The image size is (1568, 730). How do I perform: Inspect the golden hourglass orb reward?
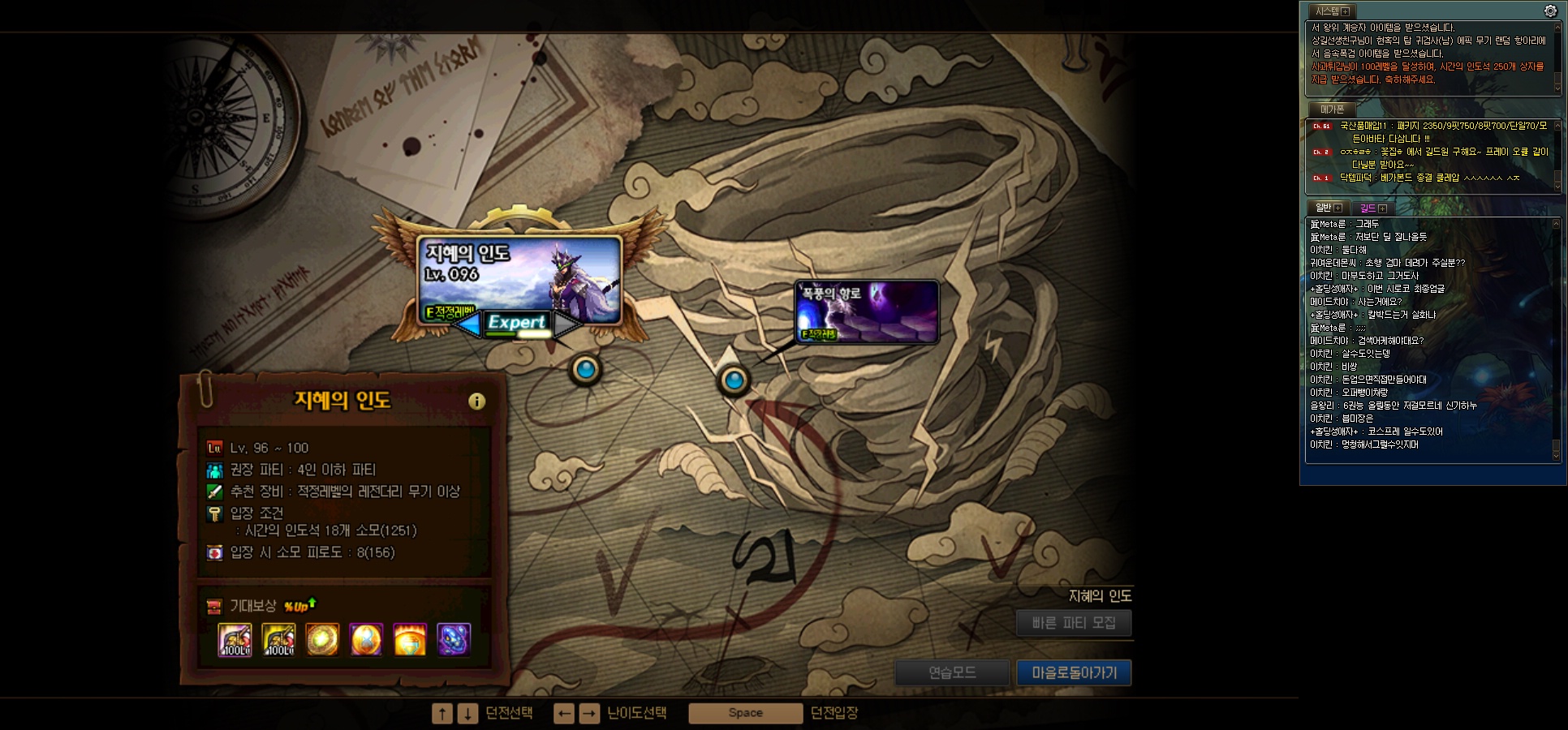(x=366, y=640)
